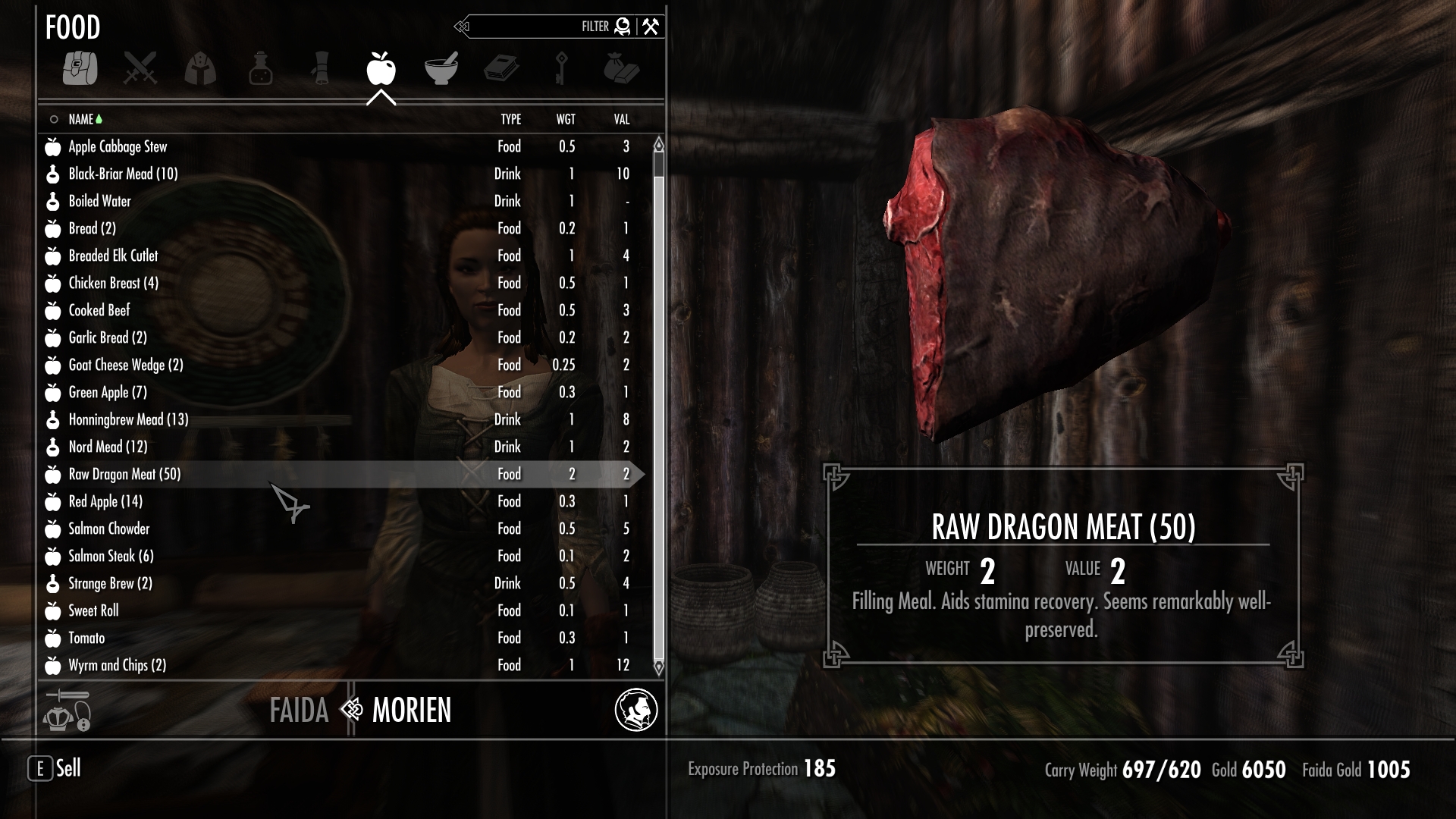Open the ingredients mortar tab
Viewport: 1456px width, 819px height.
coord(441,68)
